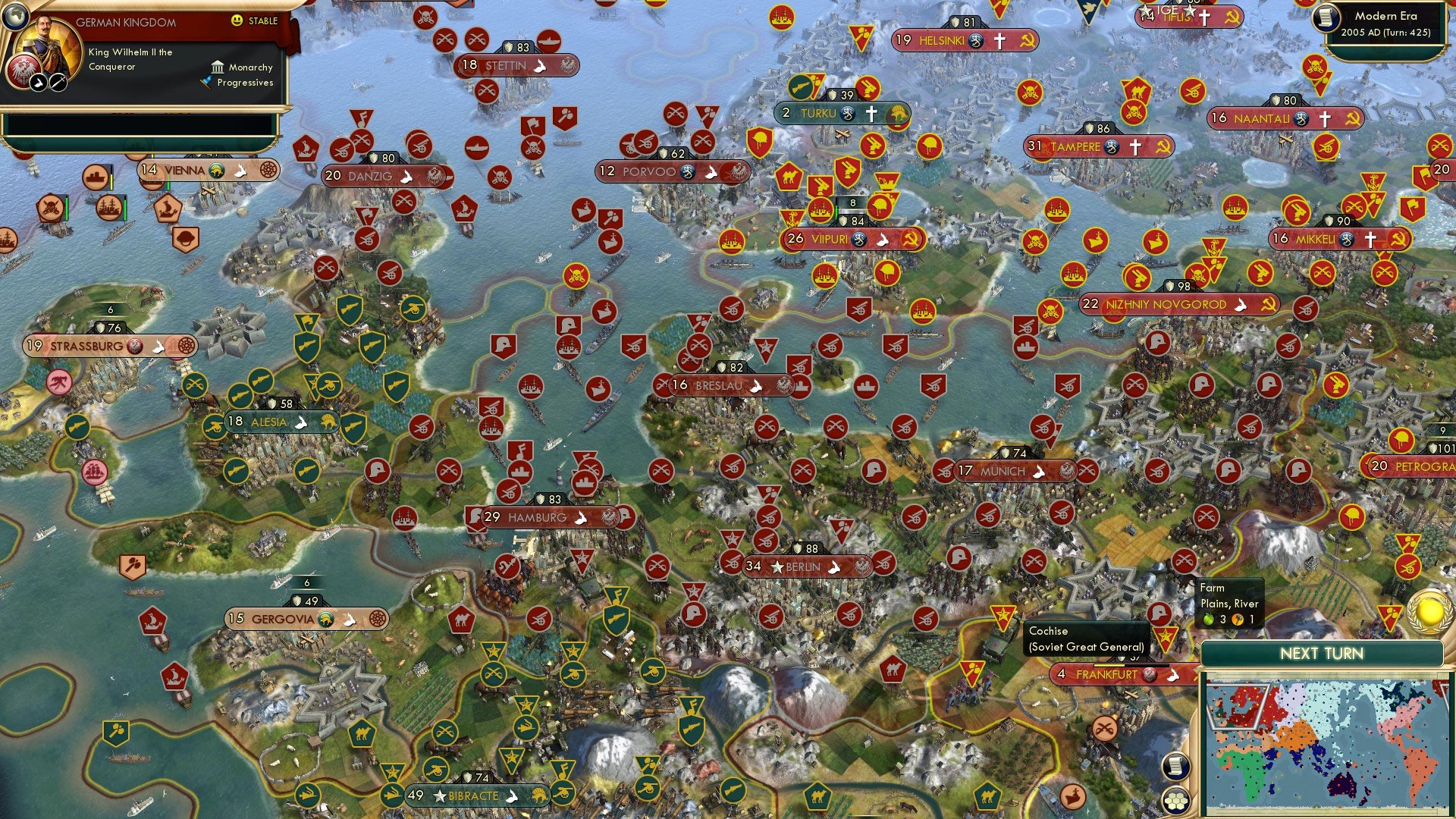Viewport: 1456px width, 819px height.
Task: Click the globe icon above the leader panel
Action: pos(15,15)
